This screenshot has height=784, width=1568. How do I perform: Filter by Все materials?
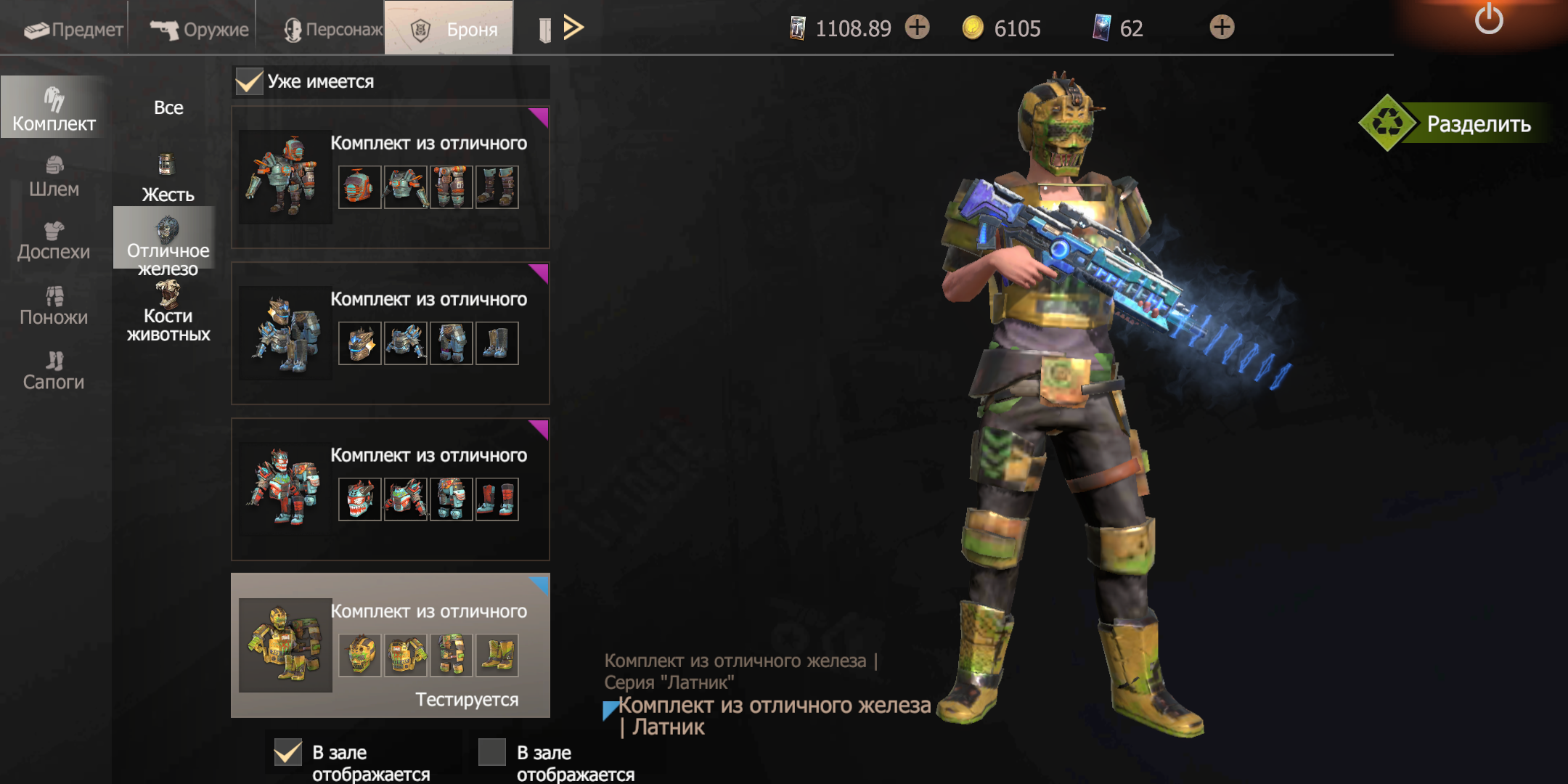168,107
